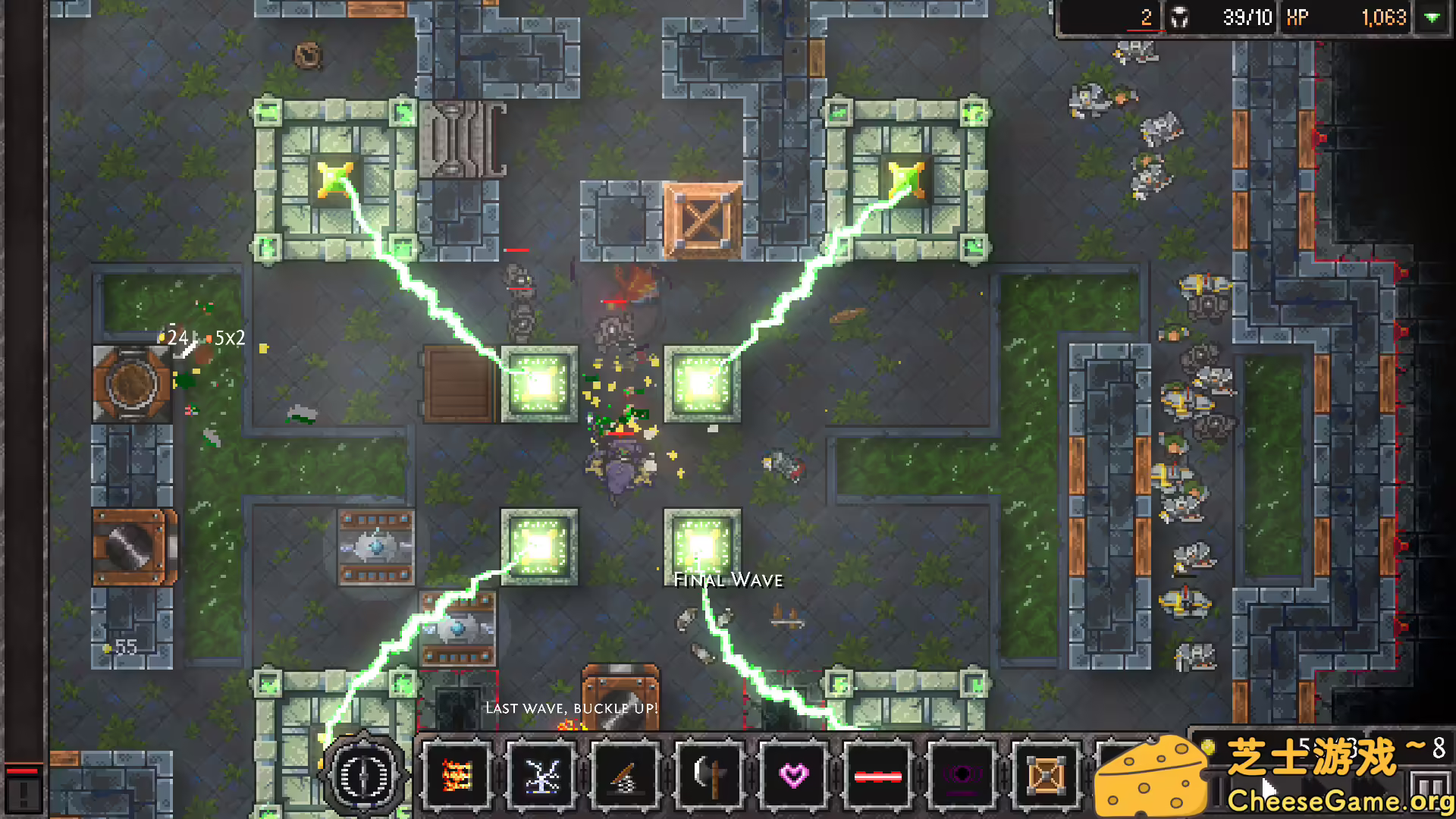
Task: Select the purple void orb icon
Action: [962, 773]
